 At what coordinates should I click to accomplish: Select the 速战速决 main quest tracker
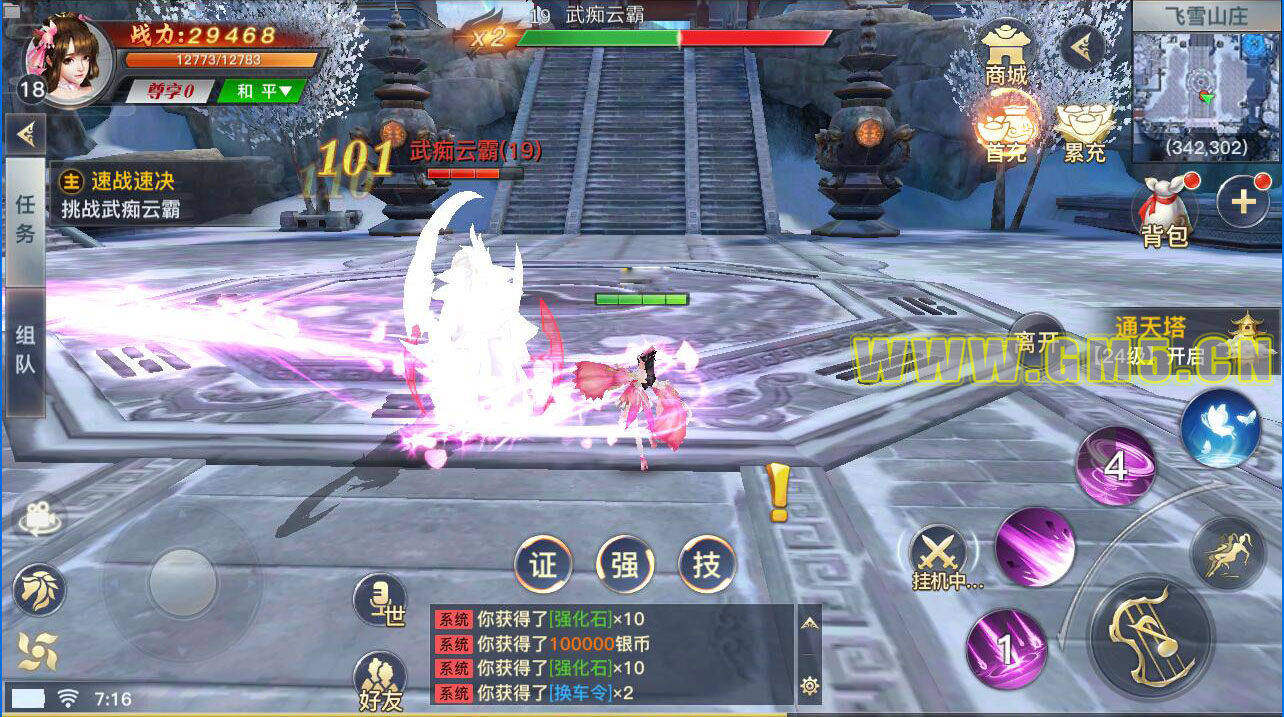click(130, 195)
